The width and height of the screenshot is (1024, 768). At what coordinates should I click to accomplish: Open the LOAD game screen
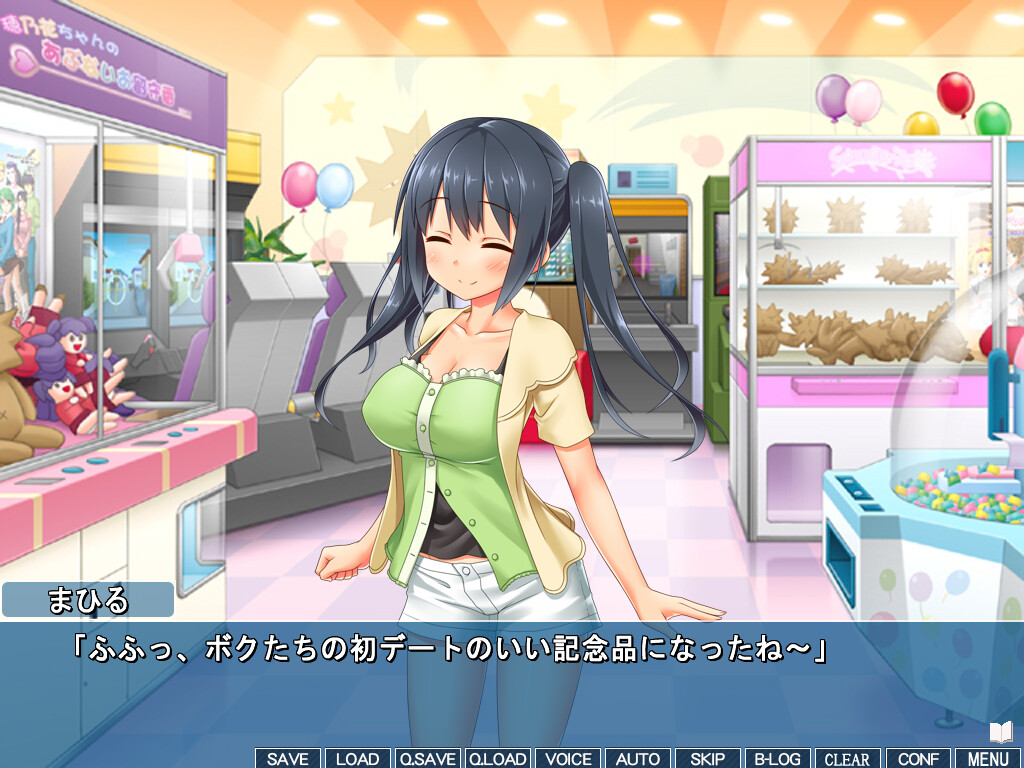pos(357,759)
